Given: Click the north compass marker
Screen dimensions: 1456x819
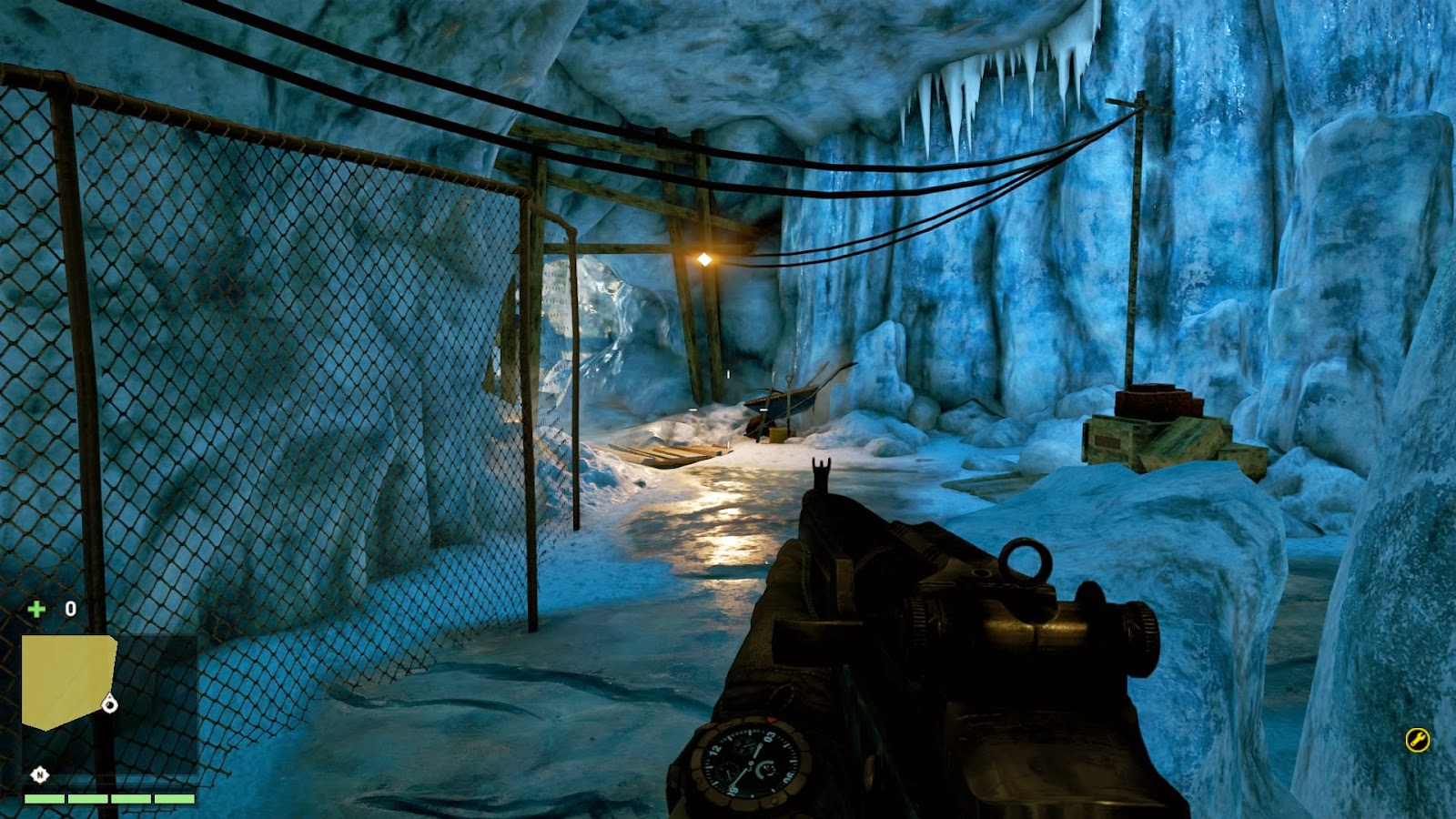Looking at the screenshot, I should coord(39,774).
